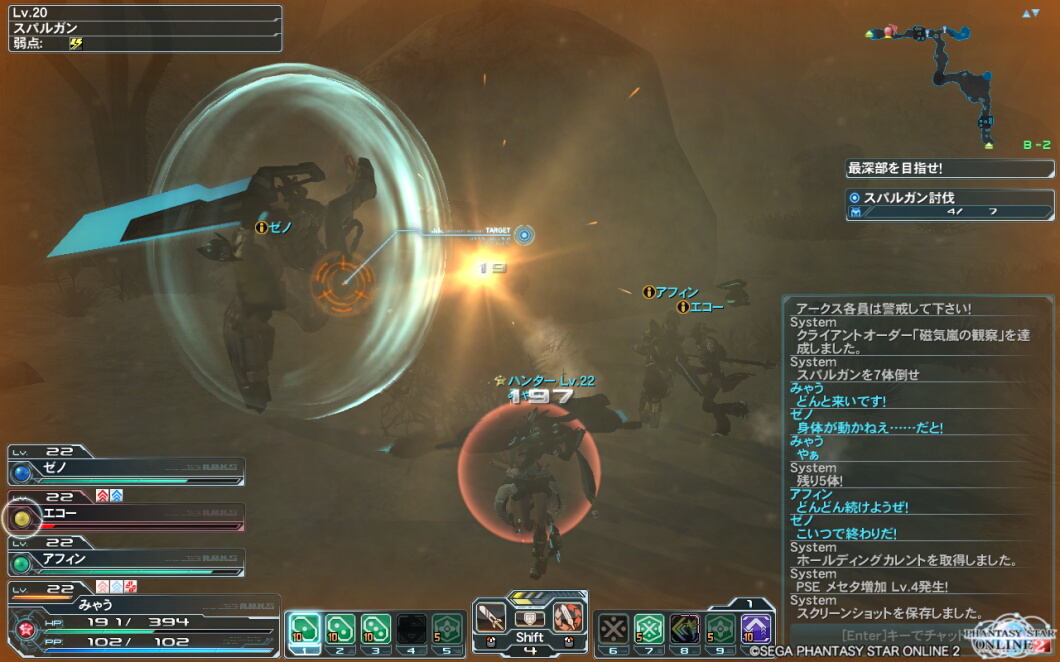This screenshot has width=1060, height=662.
Task: Select party member エコー in party list
Action: coord(127,515)
